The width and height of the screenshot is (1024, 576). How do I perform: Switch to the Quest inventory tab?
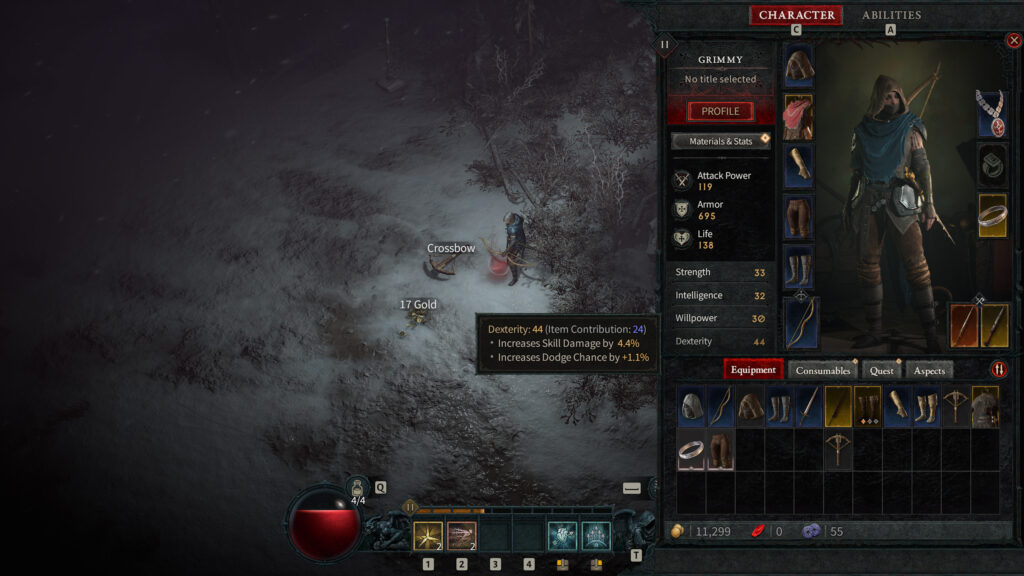point(881,370)
